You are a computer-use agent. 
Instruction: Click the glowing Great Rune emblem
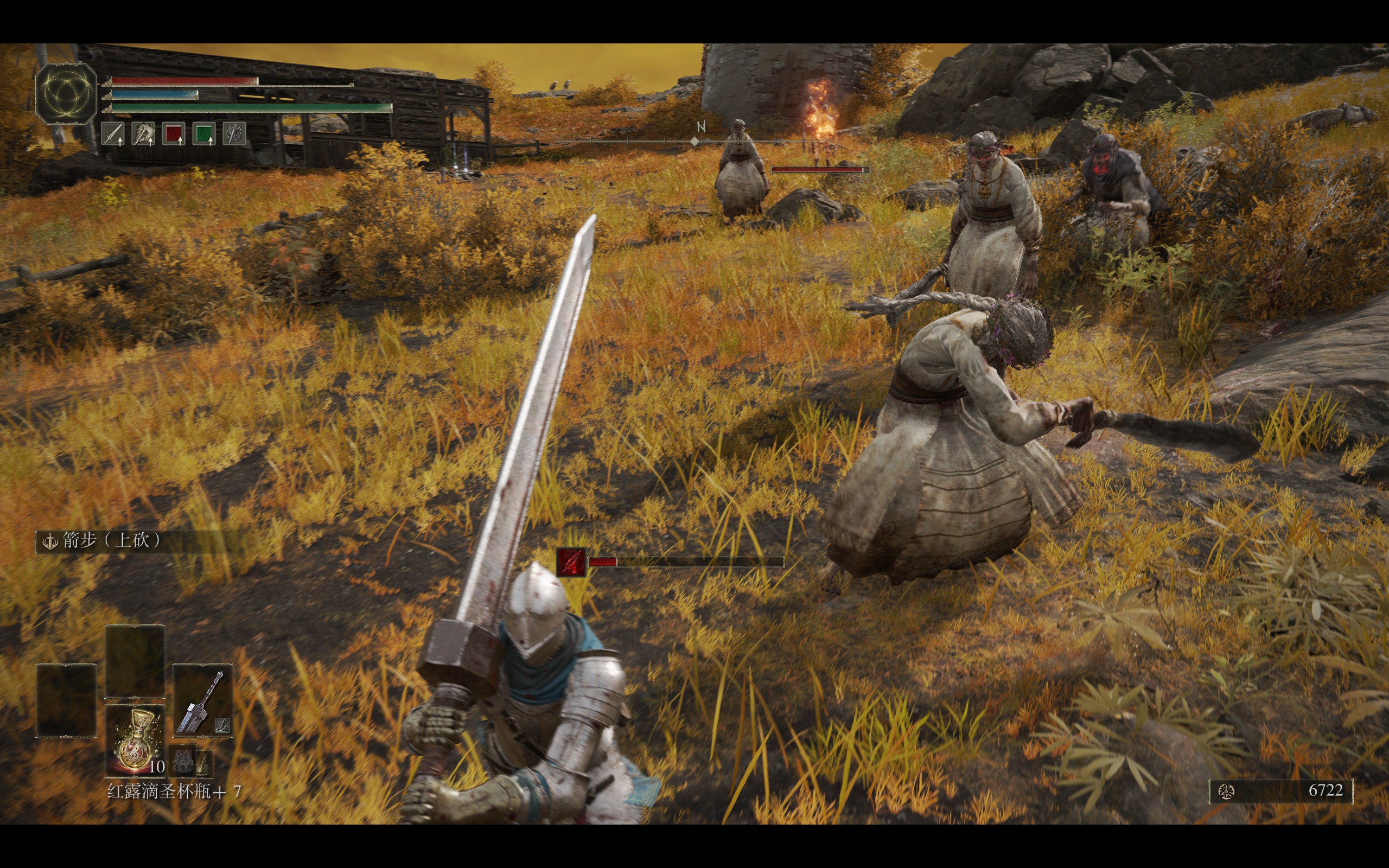coord(66,93)
